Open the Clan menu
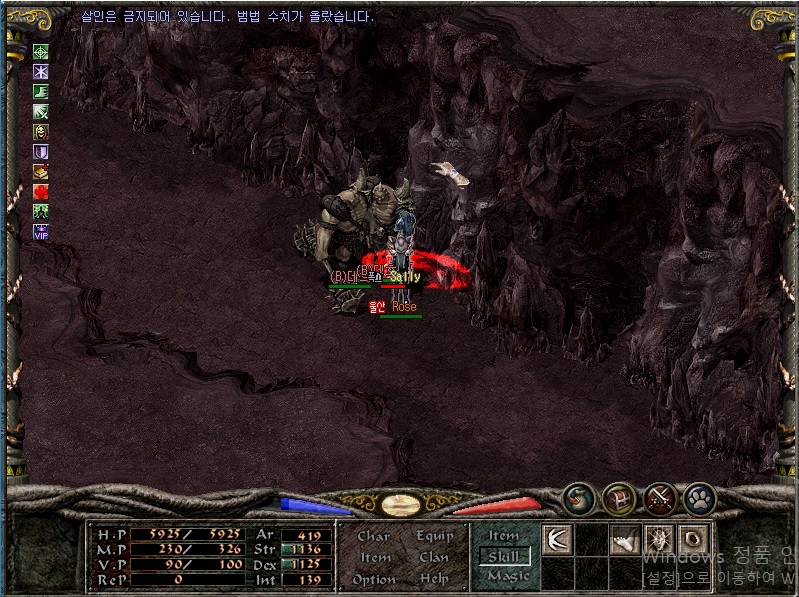 click(x=433, y=557)
